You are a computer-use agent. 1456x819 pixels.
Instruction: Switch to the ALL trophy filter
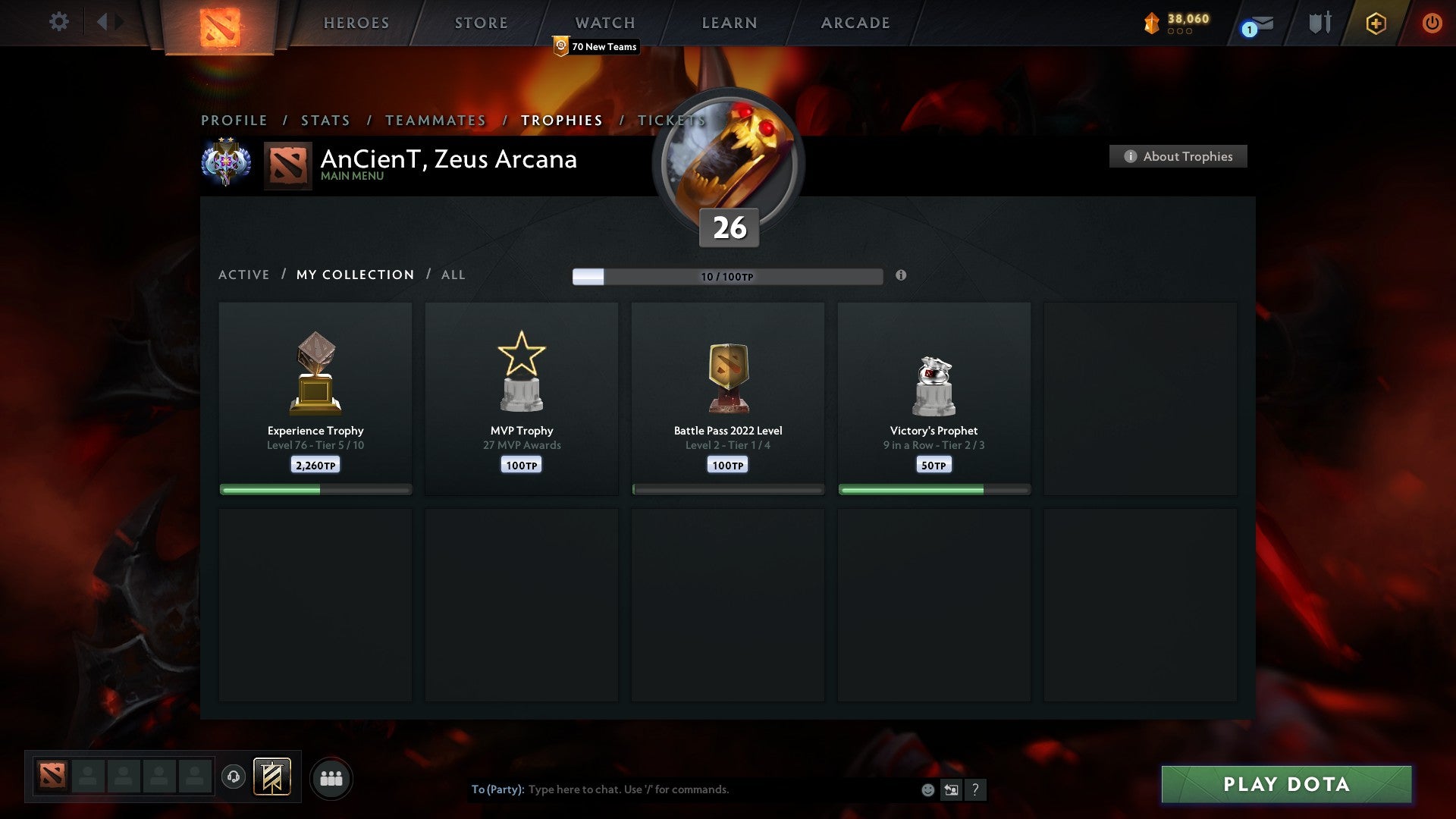click(x=453, y=275)
